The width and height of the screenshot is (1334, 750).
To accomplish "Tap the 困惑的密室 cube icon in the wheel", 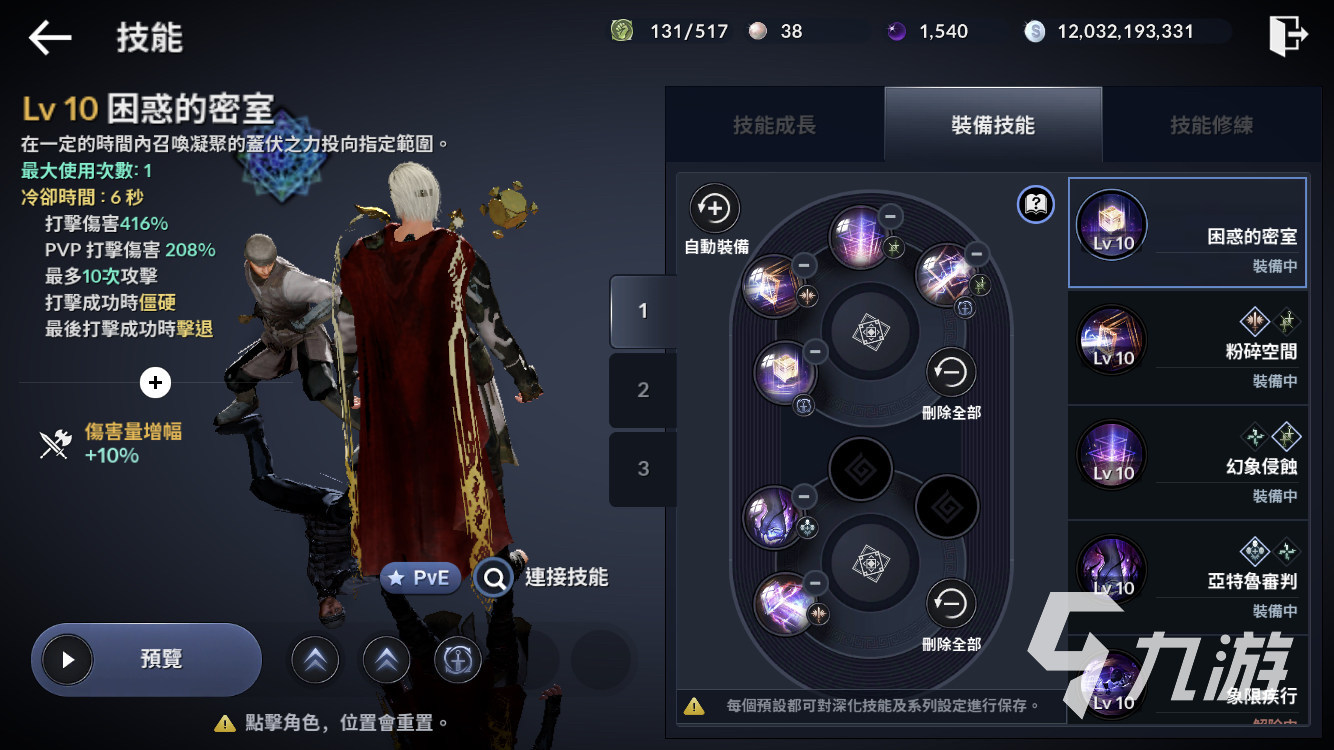I will click(x=785, y=372).
